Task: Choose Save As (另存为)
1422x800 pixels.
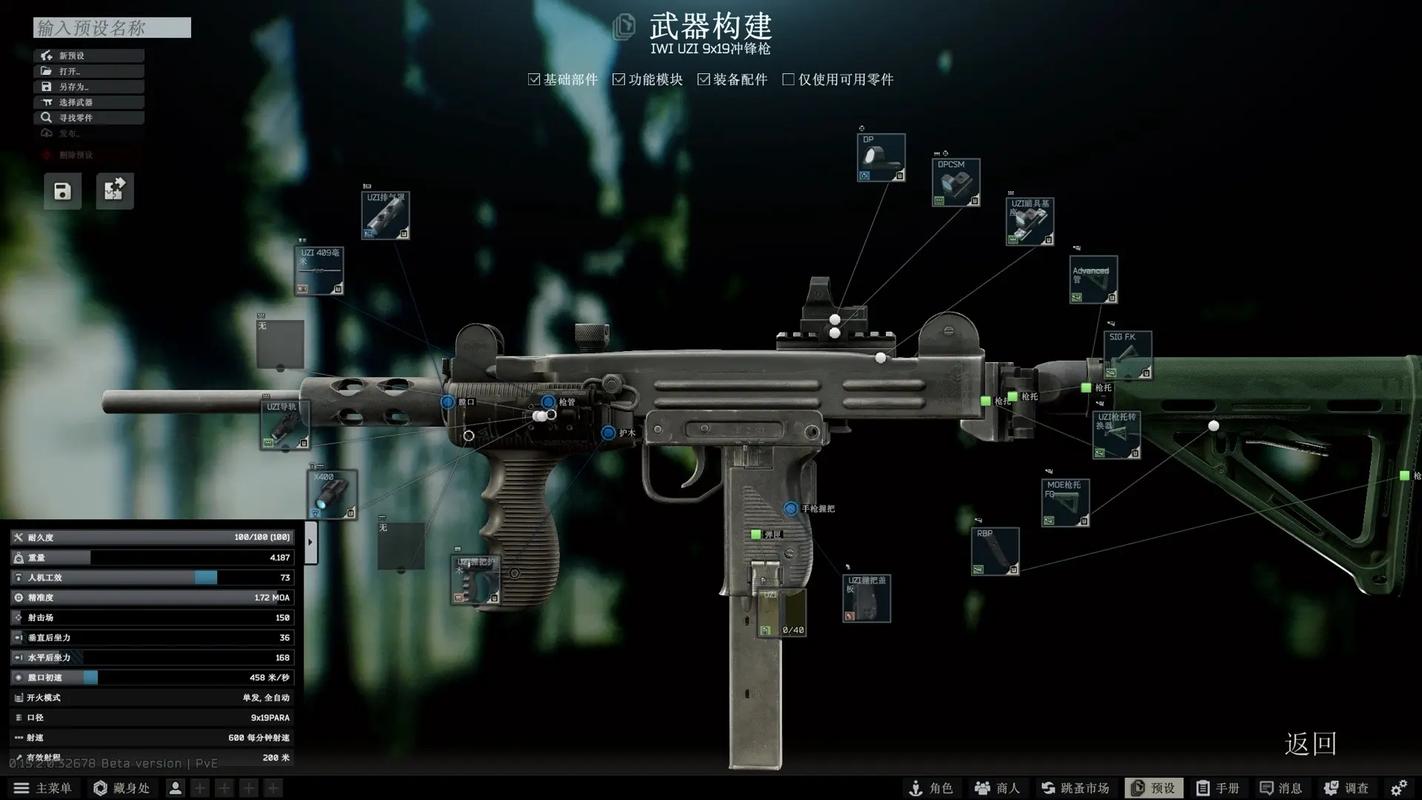Action: 89,87
